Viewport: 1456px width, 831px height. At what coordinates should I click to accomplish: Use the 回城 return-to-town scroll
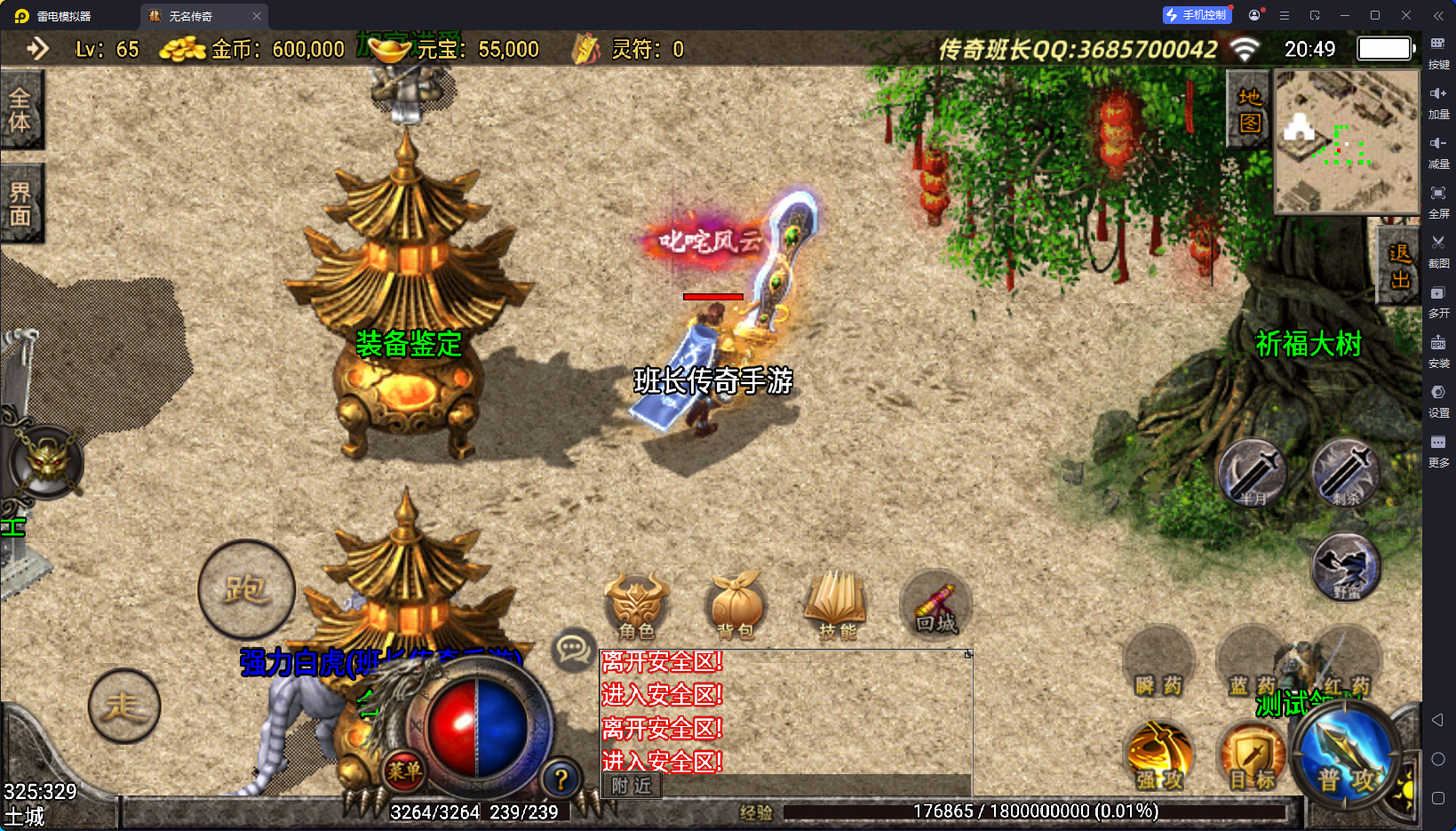tap(936, 607)
